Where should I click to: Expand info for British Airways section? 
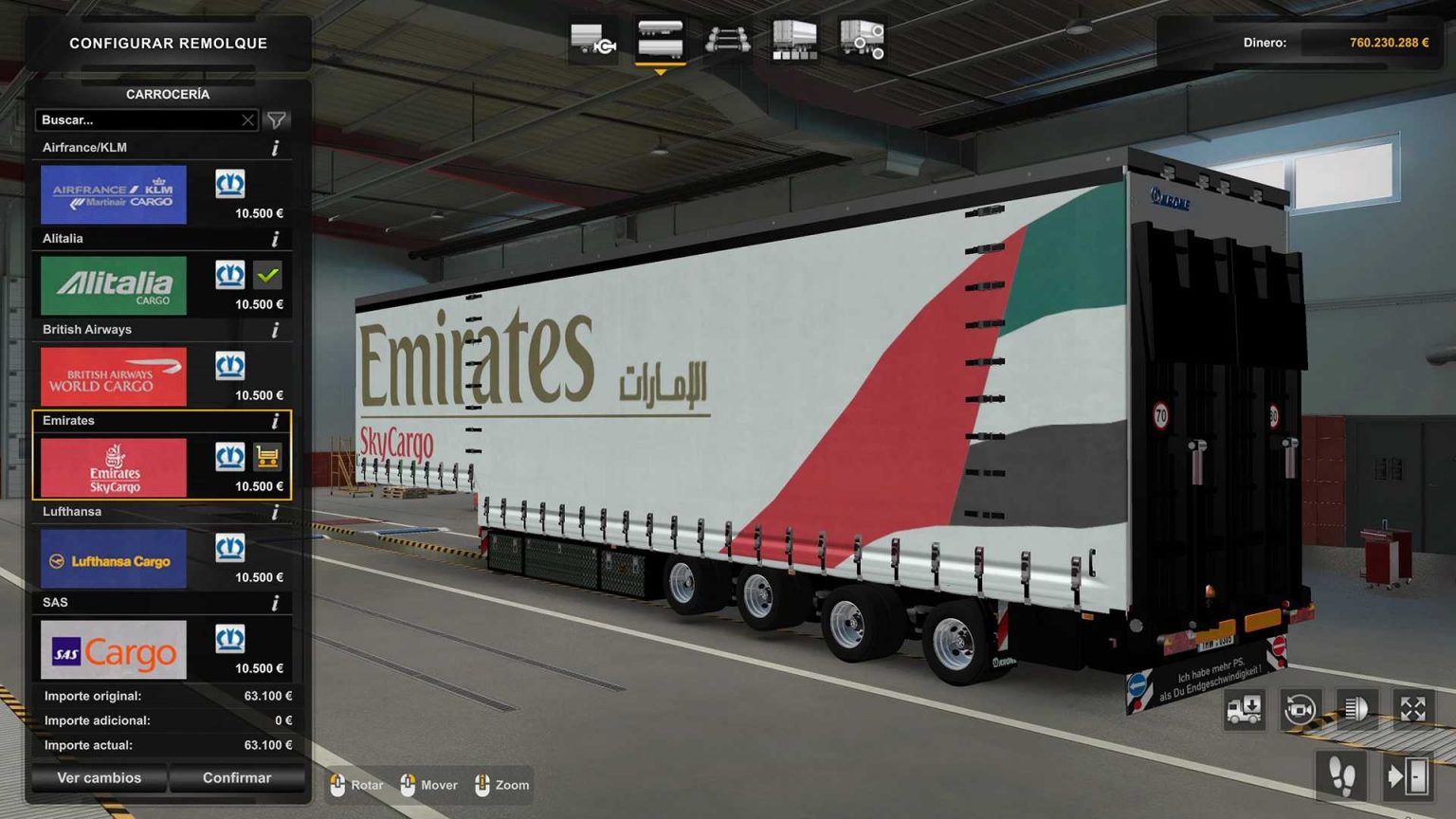[276, 329]
